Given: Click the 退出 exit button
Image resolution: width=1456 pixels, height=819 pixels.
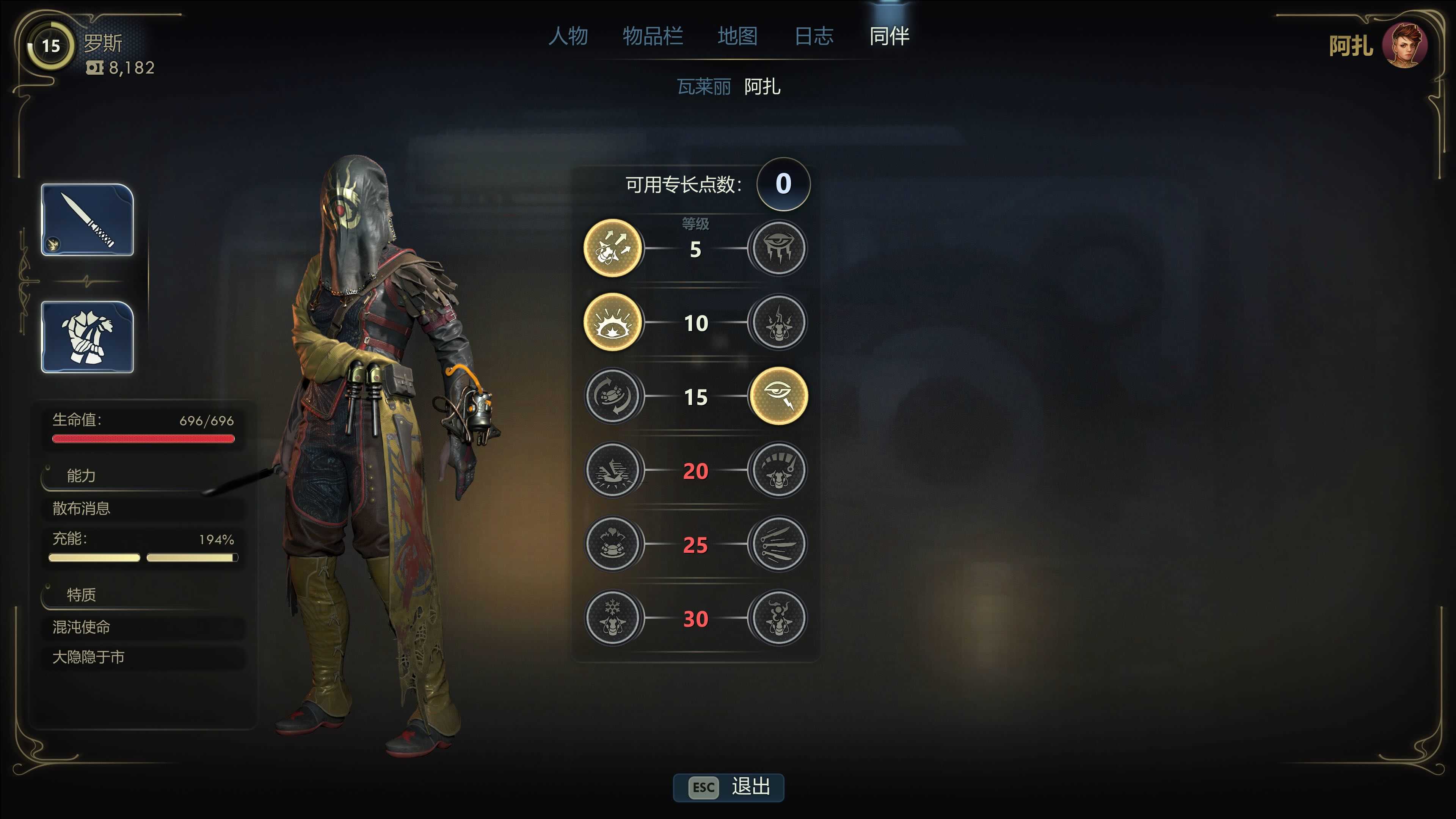Looking at the screenshot, I should point(728,787).
